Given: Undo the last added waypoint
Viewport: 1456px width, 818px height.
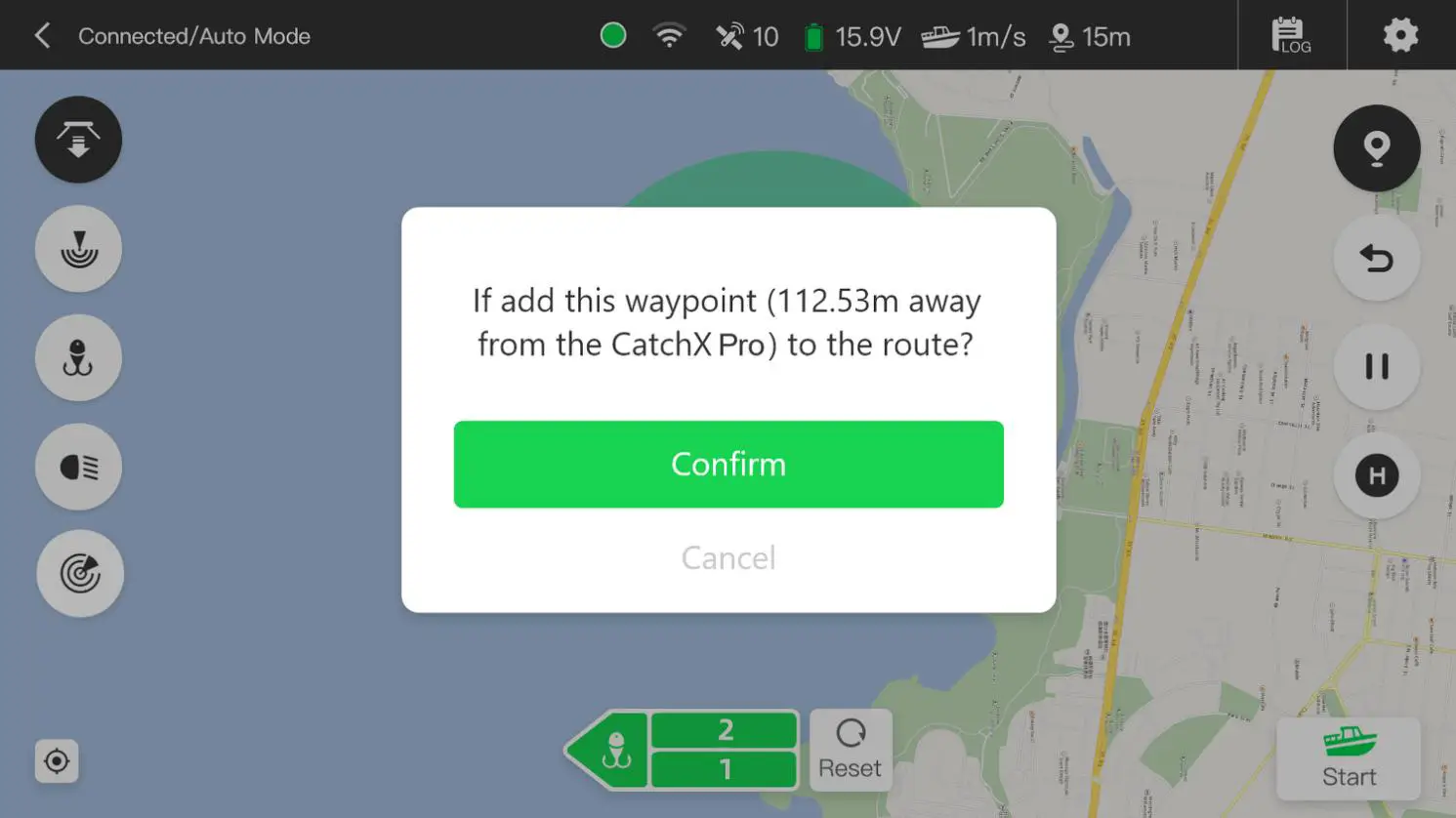Looking at the screenshot, I should click(1377, 259).
